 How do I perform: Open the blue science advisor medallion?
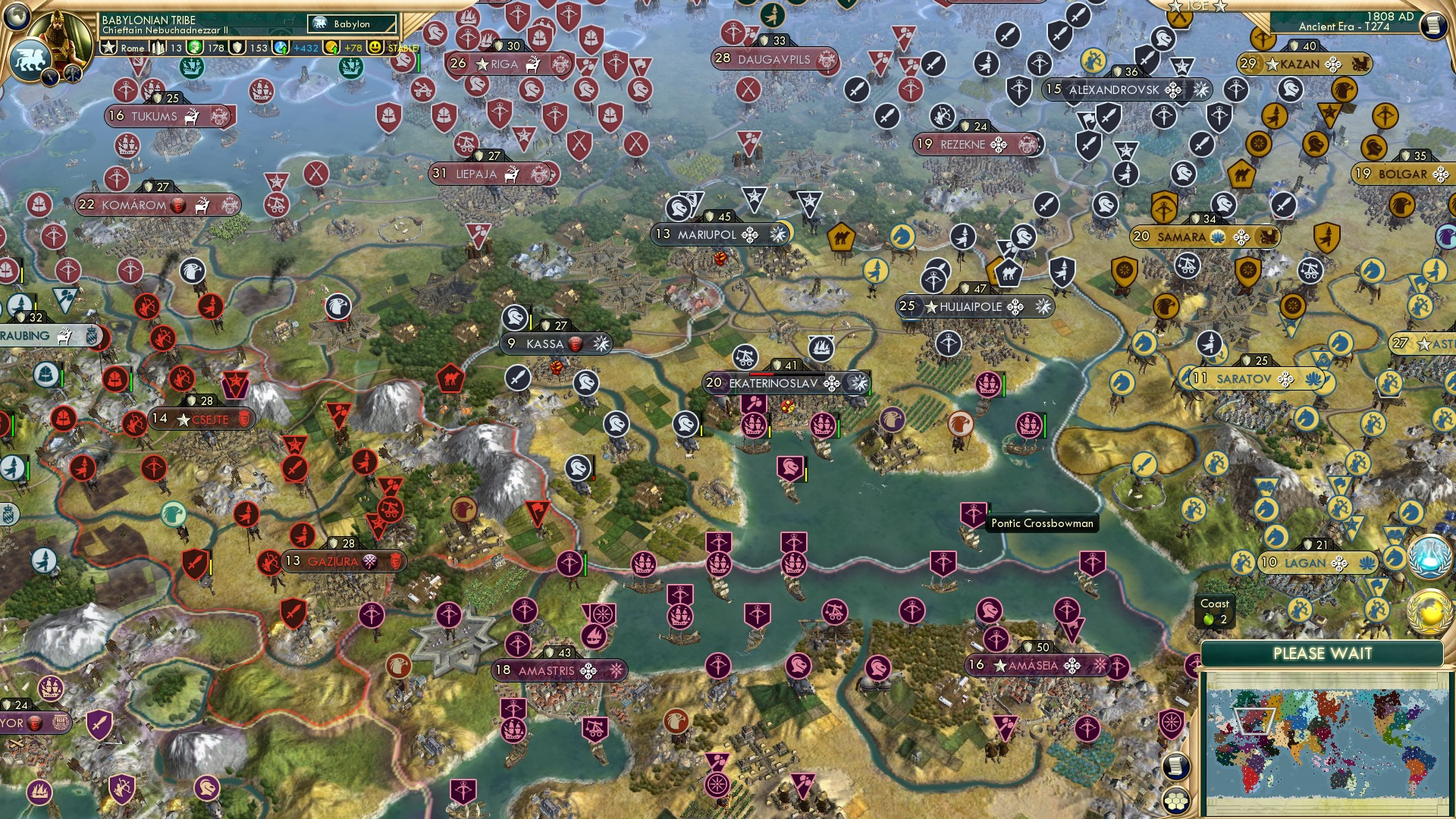tap(1429, 557)
